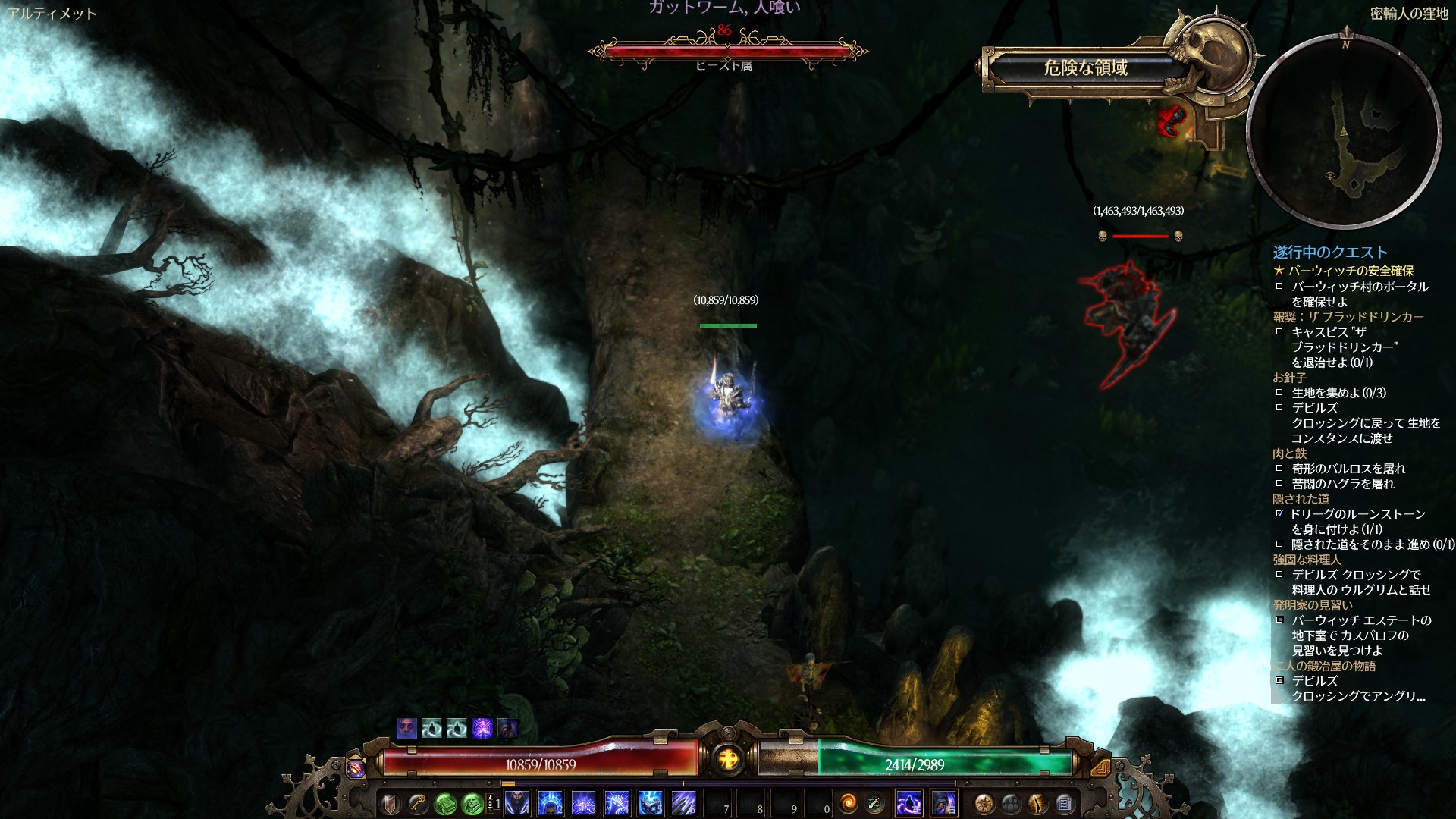Click the group-of-people icon near bottom right
Viewport: 1456px width, 819px height.
coord(1010,804)
